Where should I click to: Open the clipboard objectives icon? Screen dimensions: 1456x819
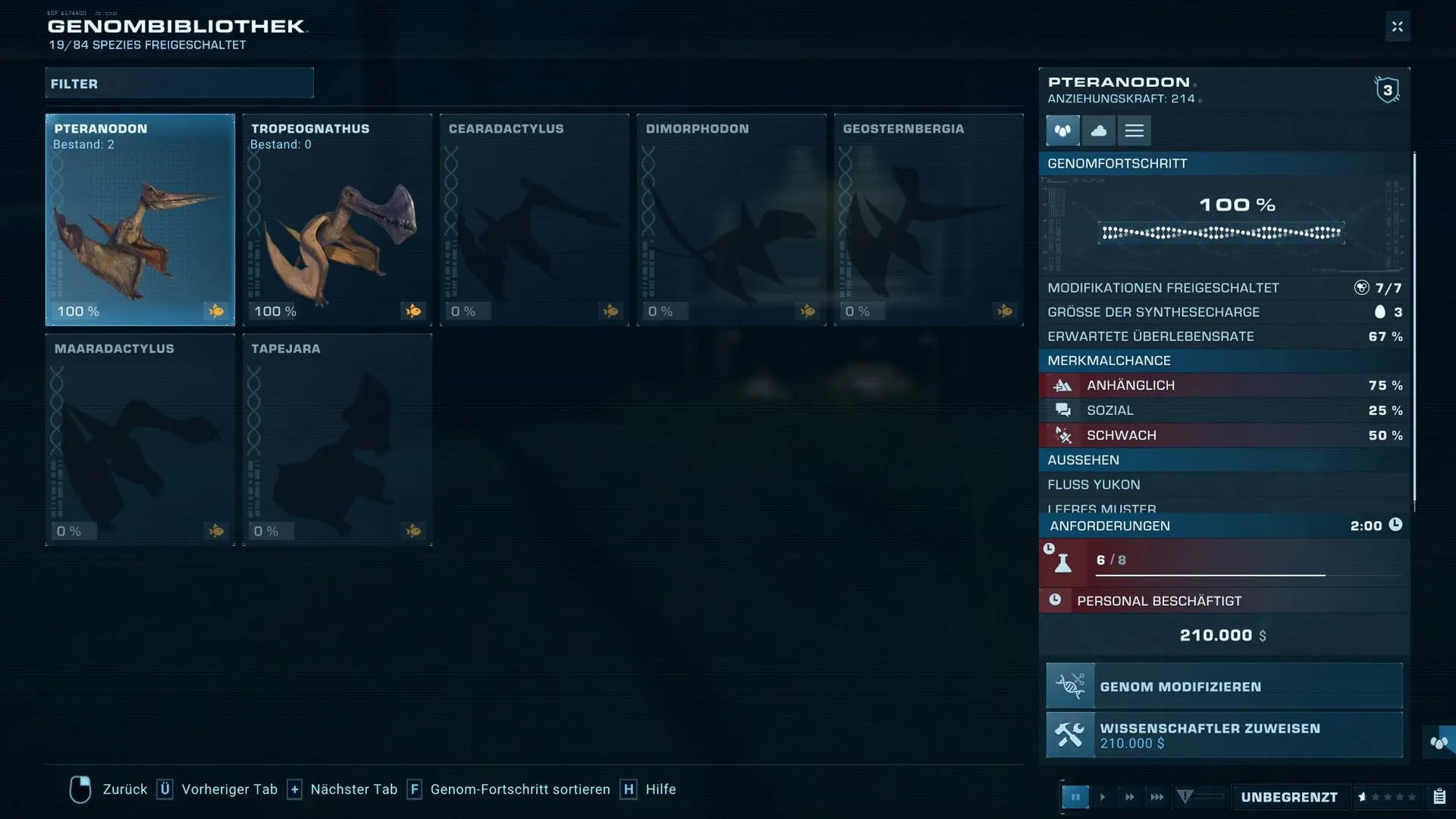1439,797
